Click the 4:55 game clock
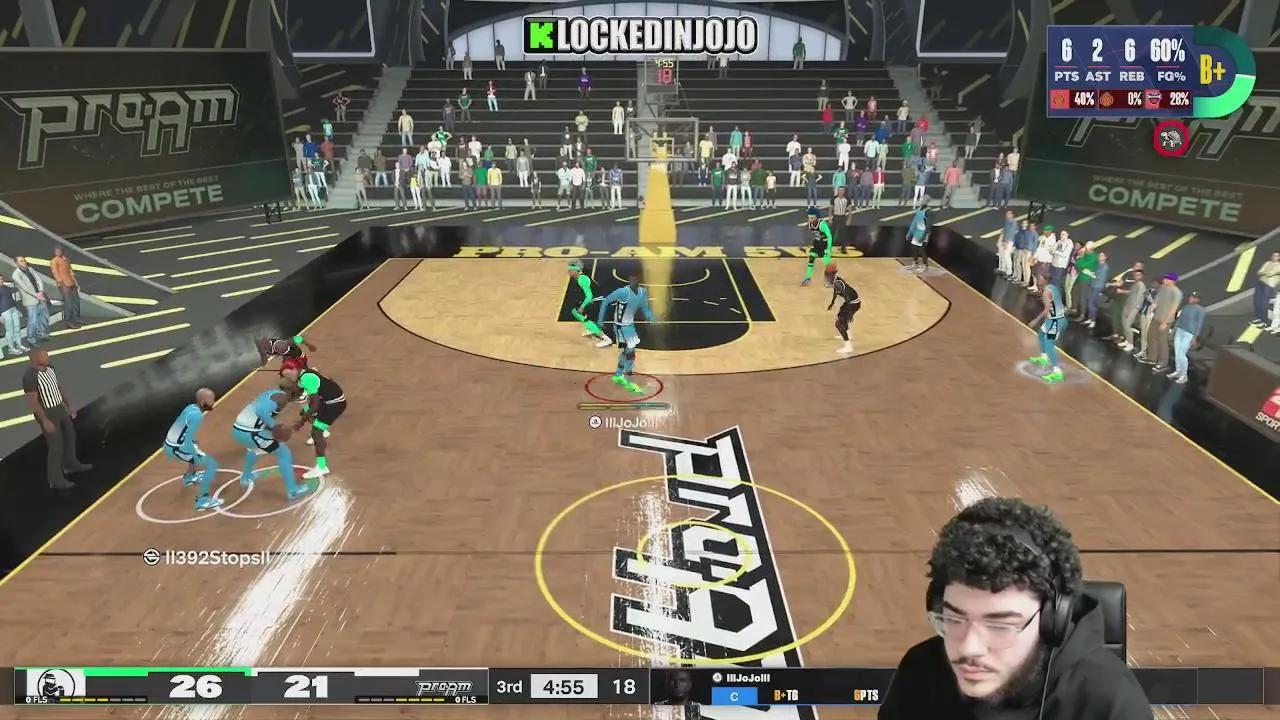The width and height of the screenshot is (1280, 720). pos(564,687)
